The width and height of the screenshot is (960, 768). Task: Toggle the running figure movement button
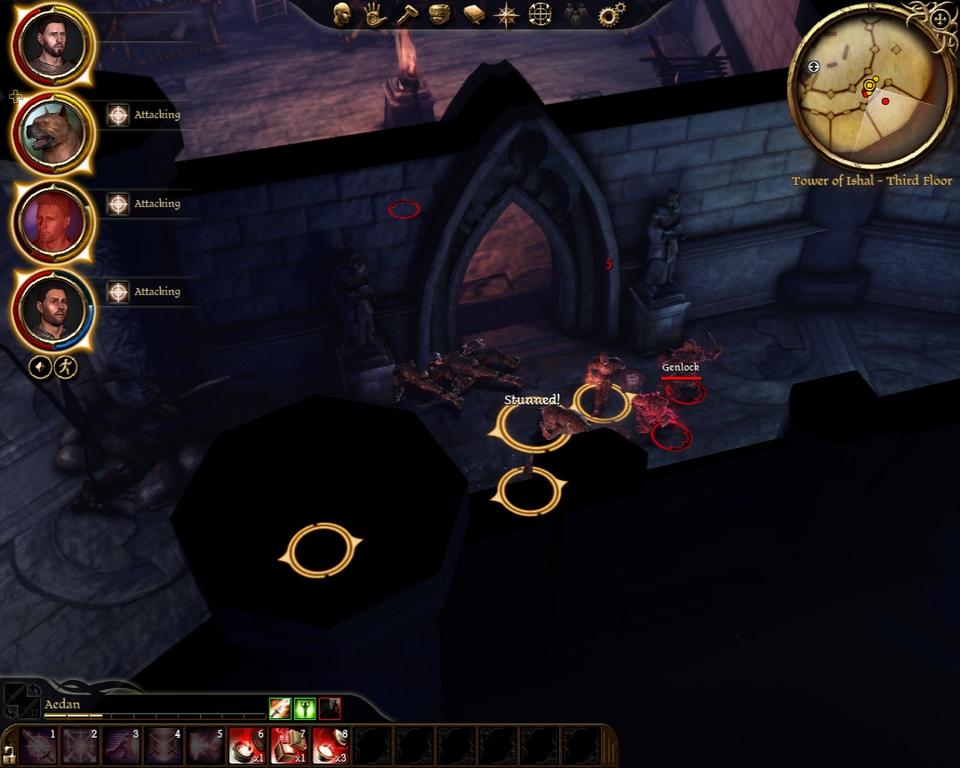(x=66, y=367)
